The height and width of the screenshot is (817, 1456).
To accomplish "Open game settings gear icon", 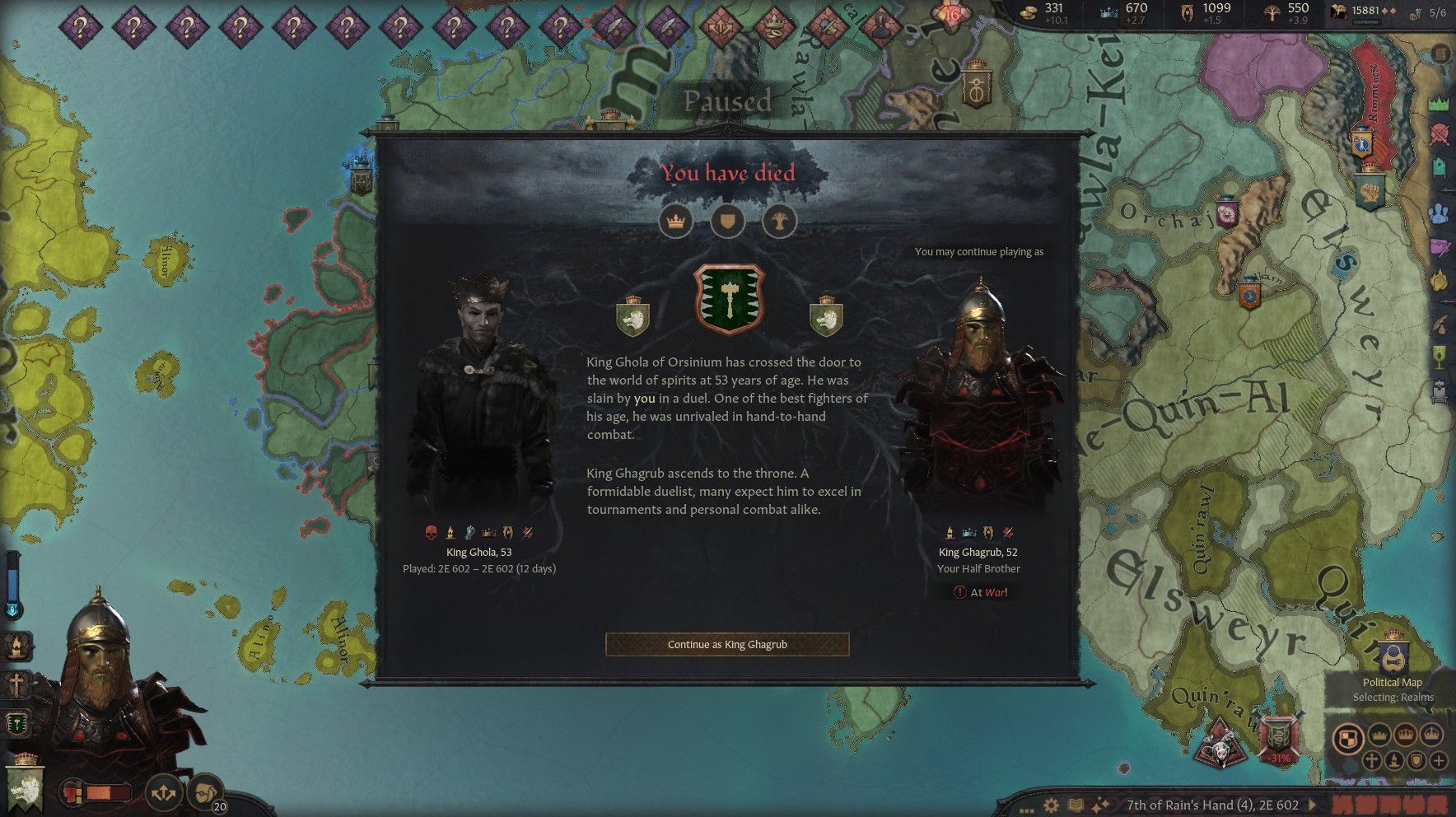I will [1052, 805].
